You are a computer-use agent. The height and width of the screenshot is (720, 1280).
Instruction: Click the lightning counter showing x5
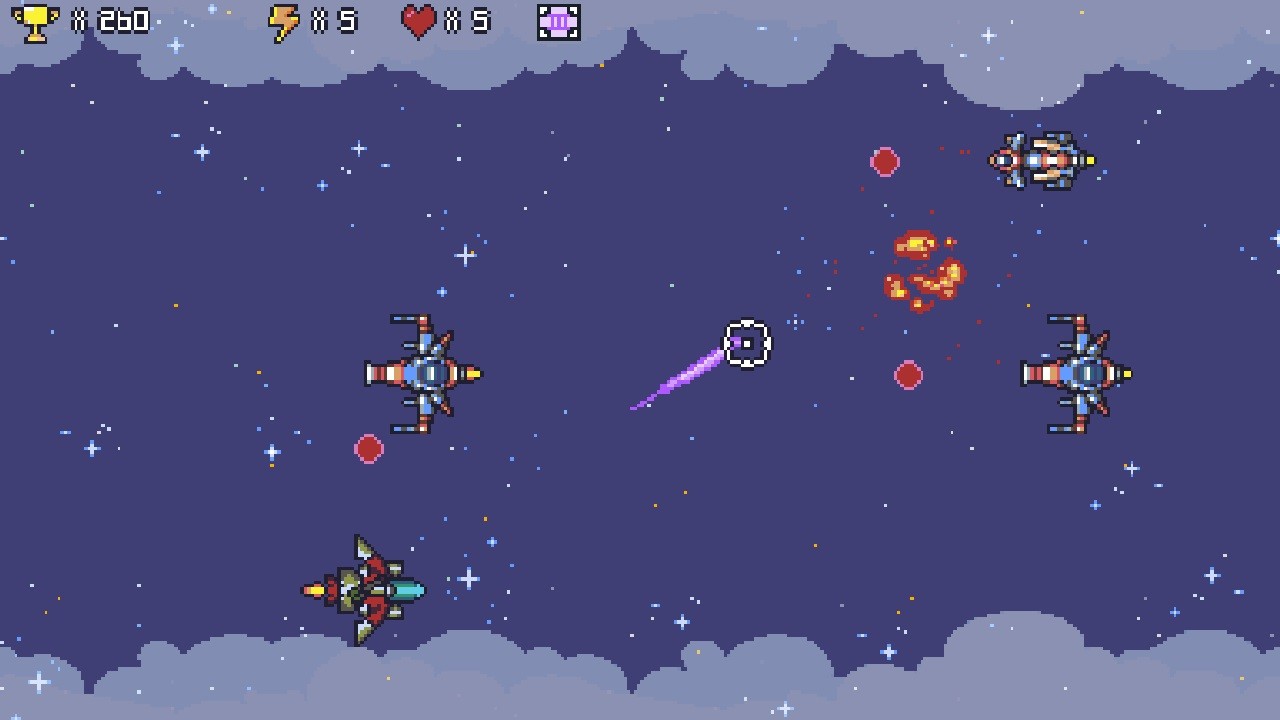(330, 20)
